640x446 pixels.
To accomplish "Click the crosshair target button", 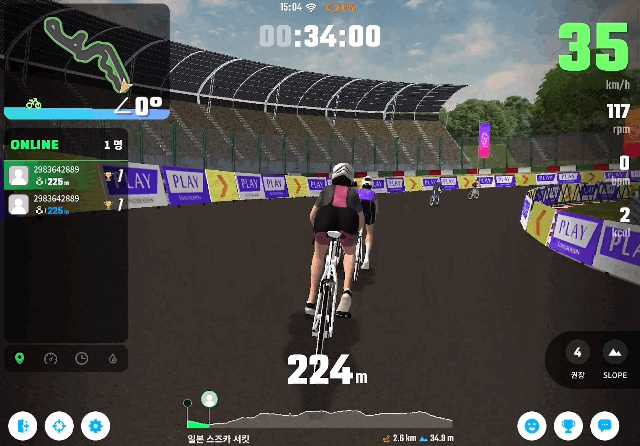I will point(59,425).
